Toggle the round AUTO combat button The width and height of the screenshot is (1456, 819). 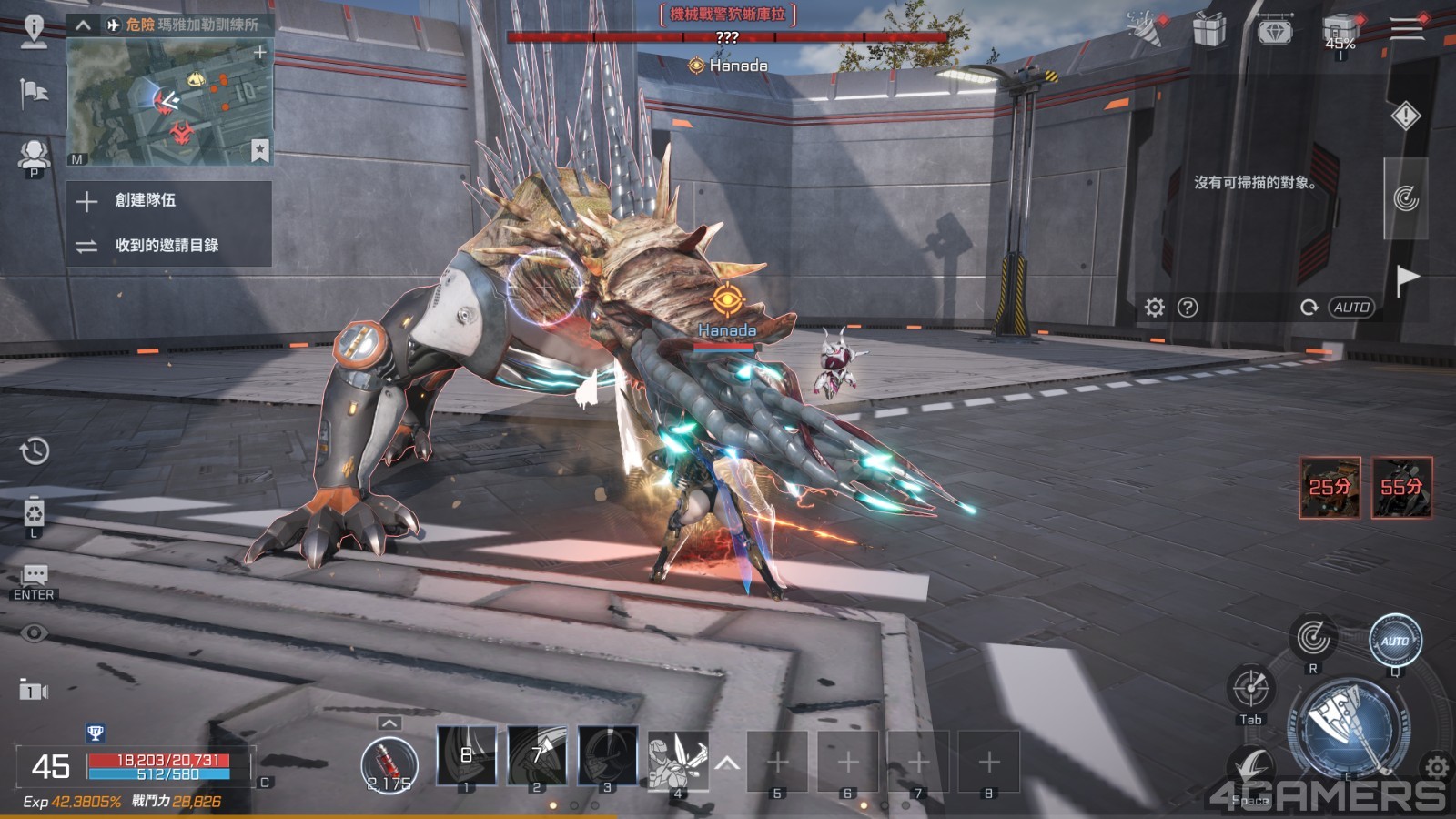pos(1395,640)
